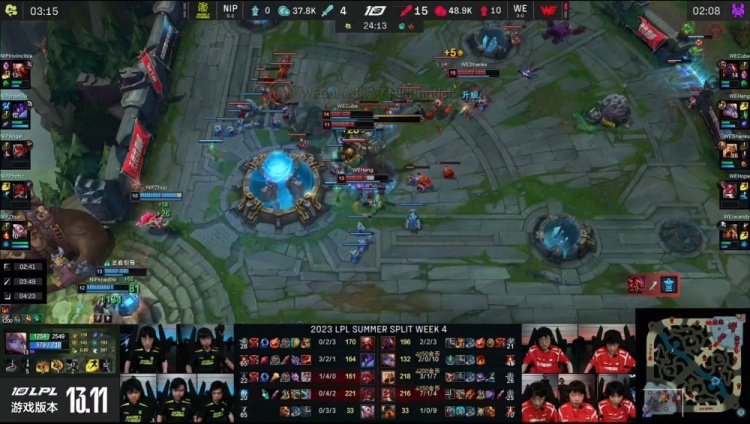Screen dimensions: 750x424
Task: Open the 2023 LPL Summer Split scoreboard
Action: pos(377,372)
